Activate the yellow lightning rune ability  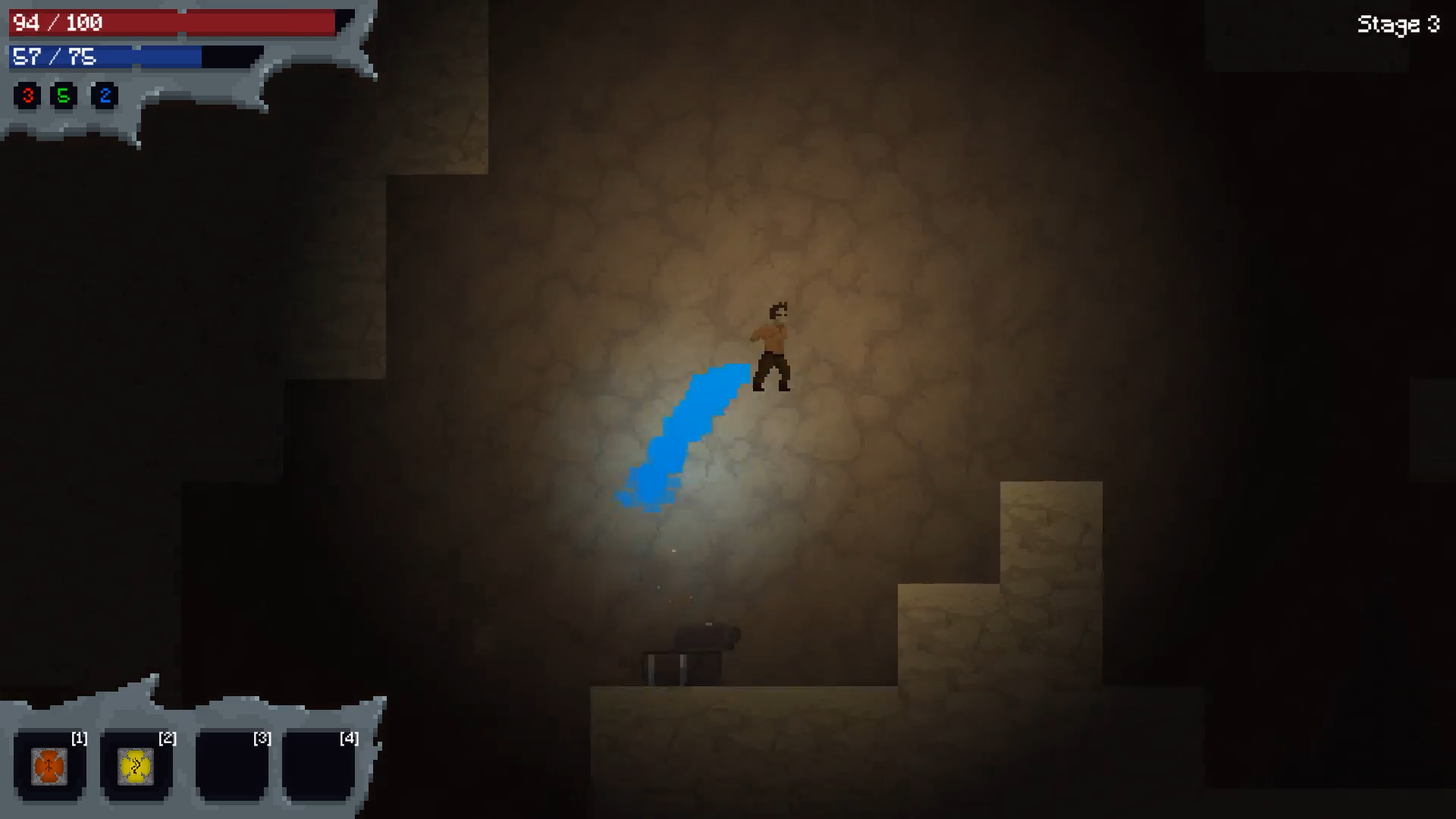tap(136, 767)
